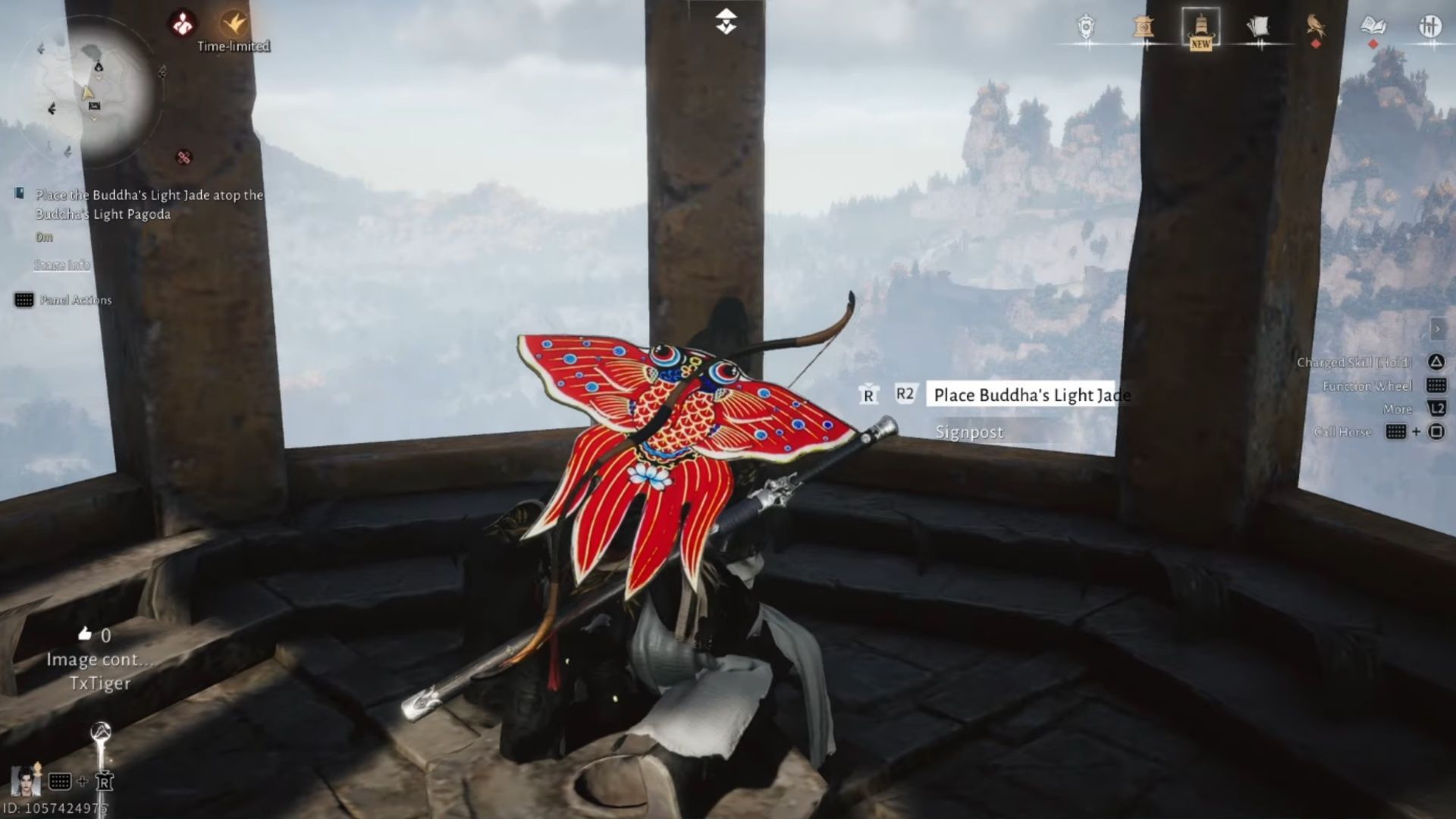1456x819 pixels.
Task: Select the Signpost interaction option
Action: pyautogui.click(x=969, y=432)
